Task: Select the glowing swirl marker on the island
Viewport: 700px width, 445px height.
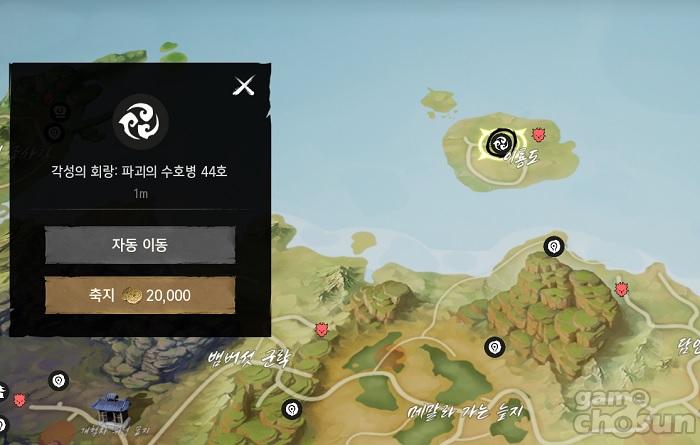Action: pos(496,143)
